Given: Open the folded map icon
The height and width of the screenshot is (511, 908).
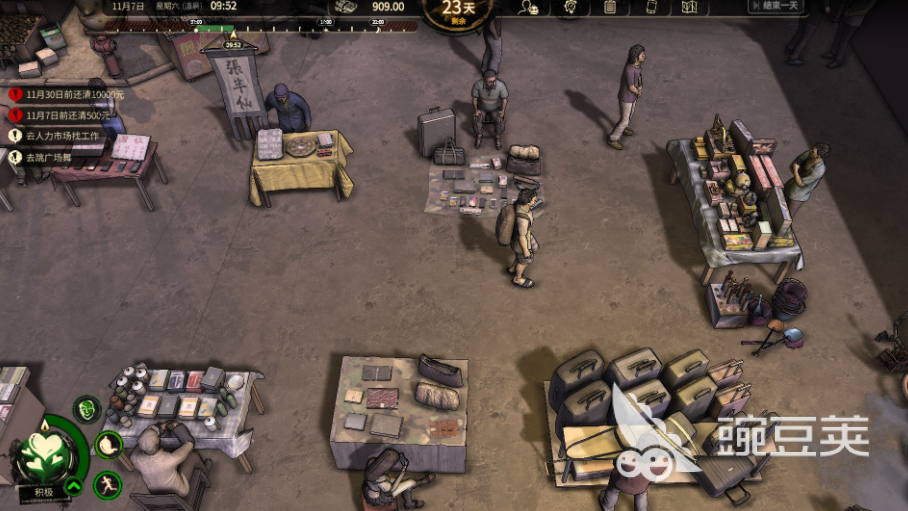Looking at the screenshot, I should pos(689,7).
